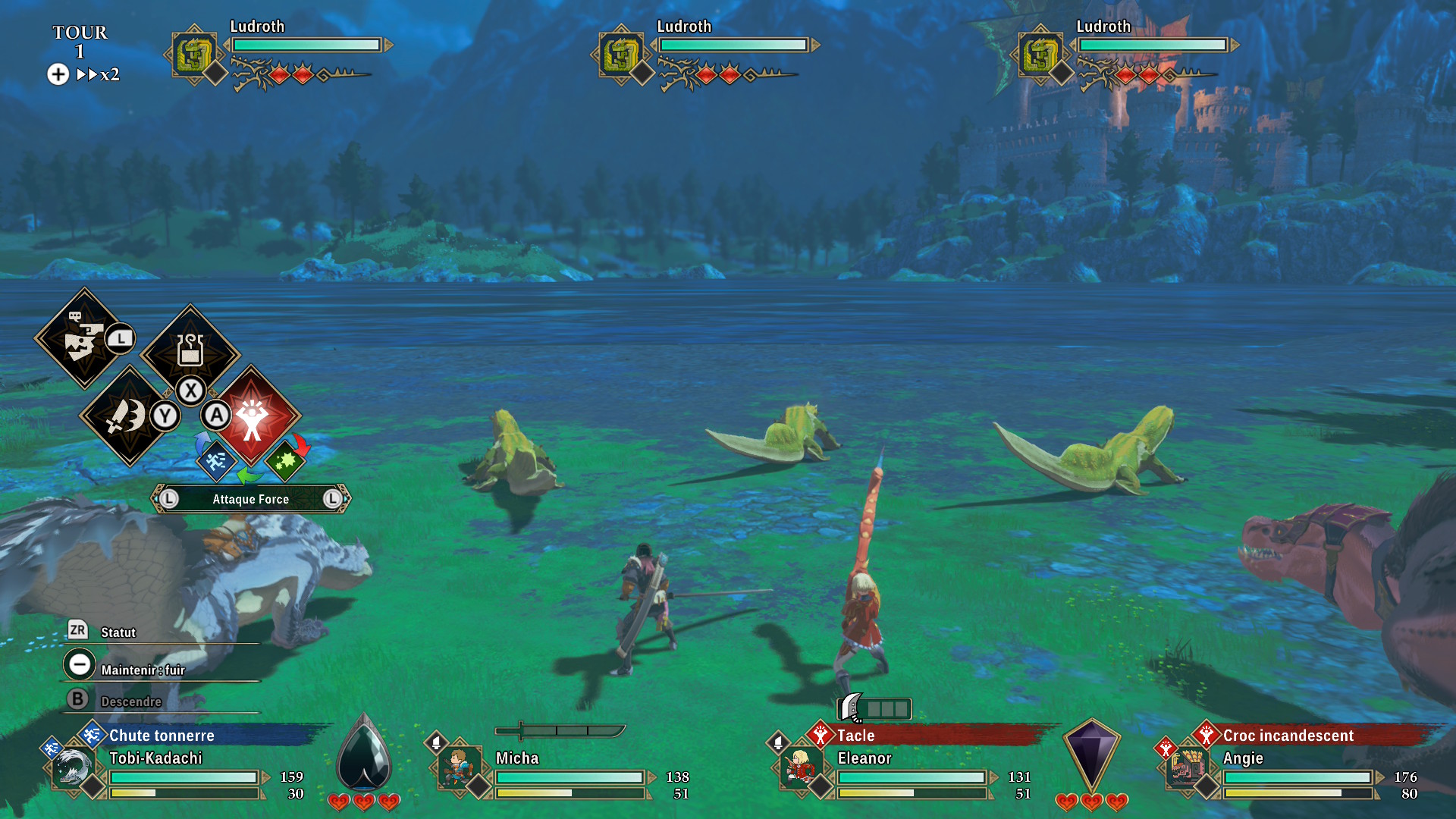Select the red Attaque Force attack diamond
This screenshot has height=819, width=1456.
coord(253,416)
